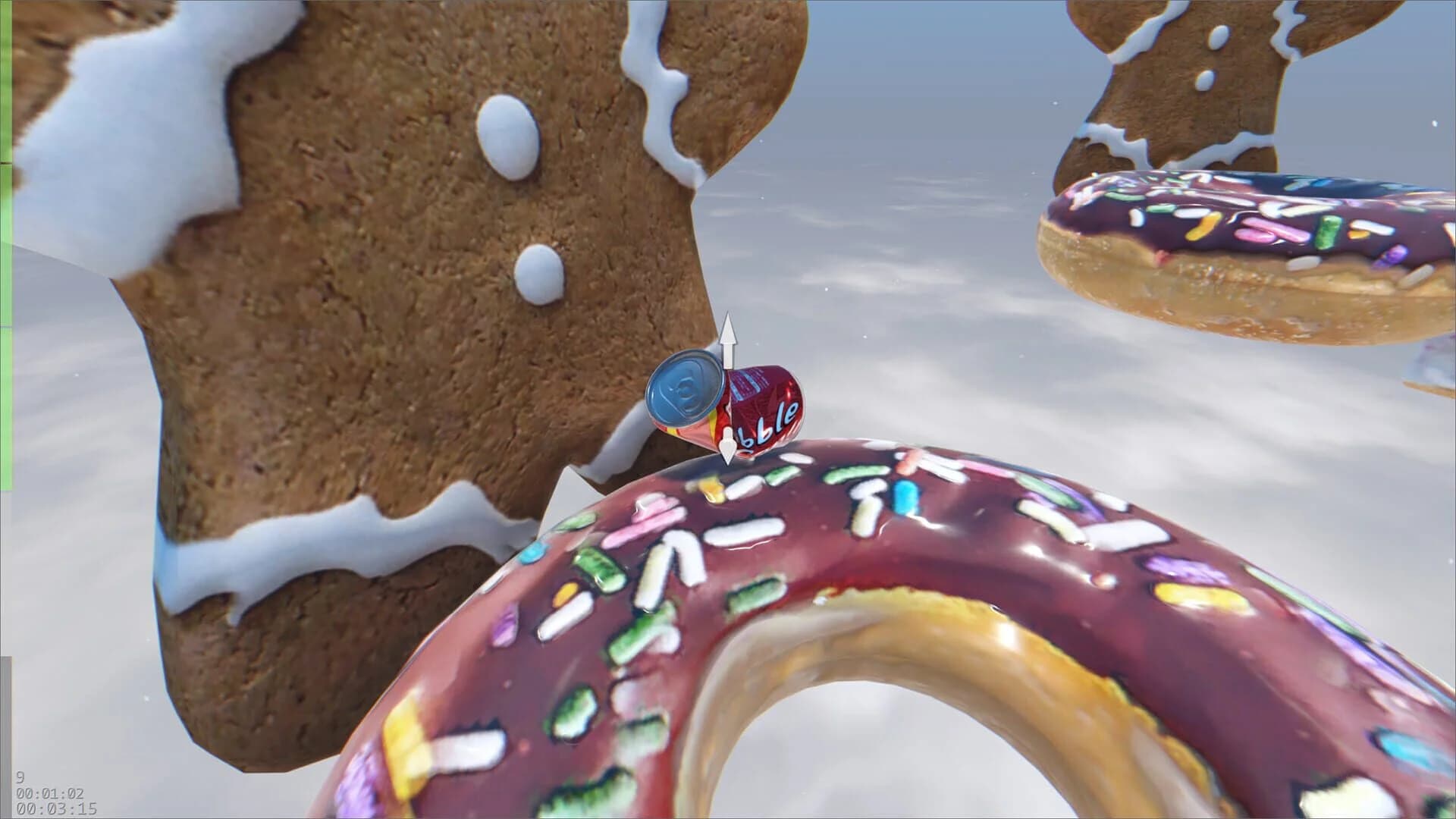Viewport: 1456px width, 819px height.
Task: Select the downward arrow gizmo below the can
Action: [726, 447]
